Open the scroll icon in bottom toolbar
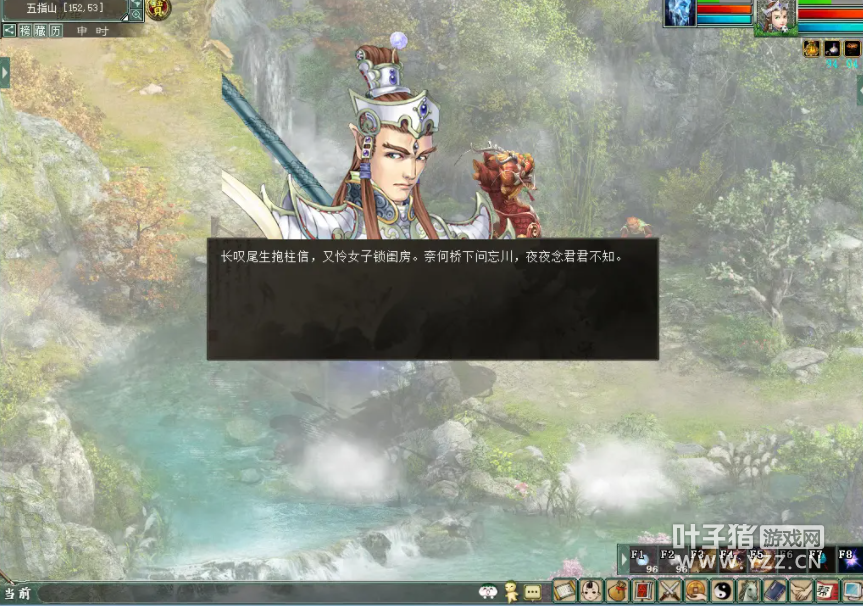Screen dimensions: 863x606 [x=566, y=591]
